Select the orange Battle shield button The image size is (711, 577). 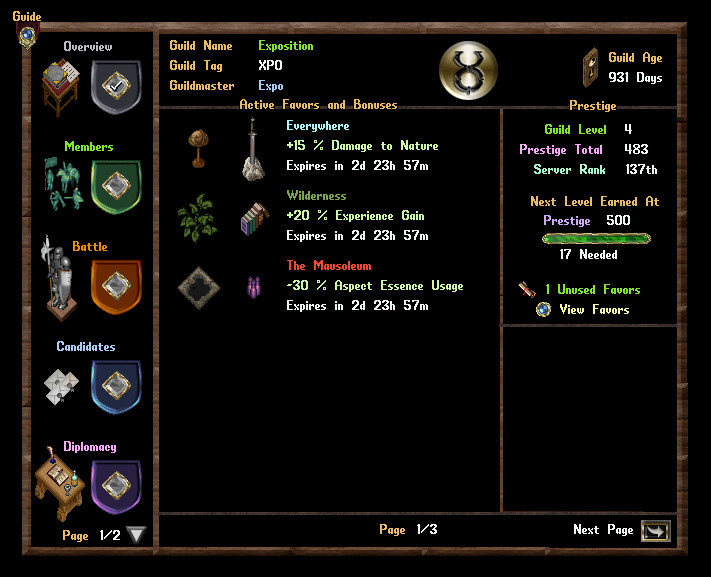(116, 285)
